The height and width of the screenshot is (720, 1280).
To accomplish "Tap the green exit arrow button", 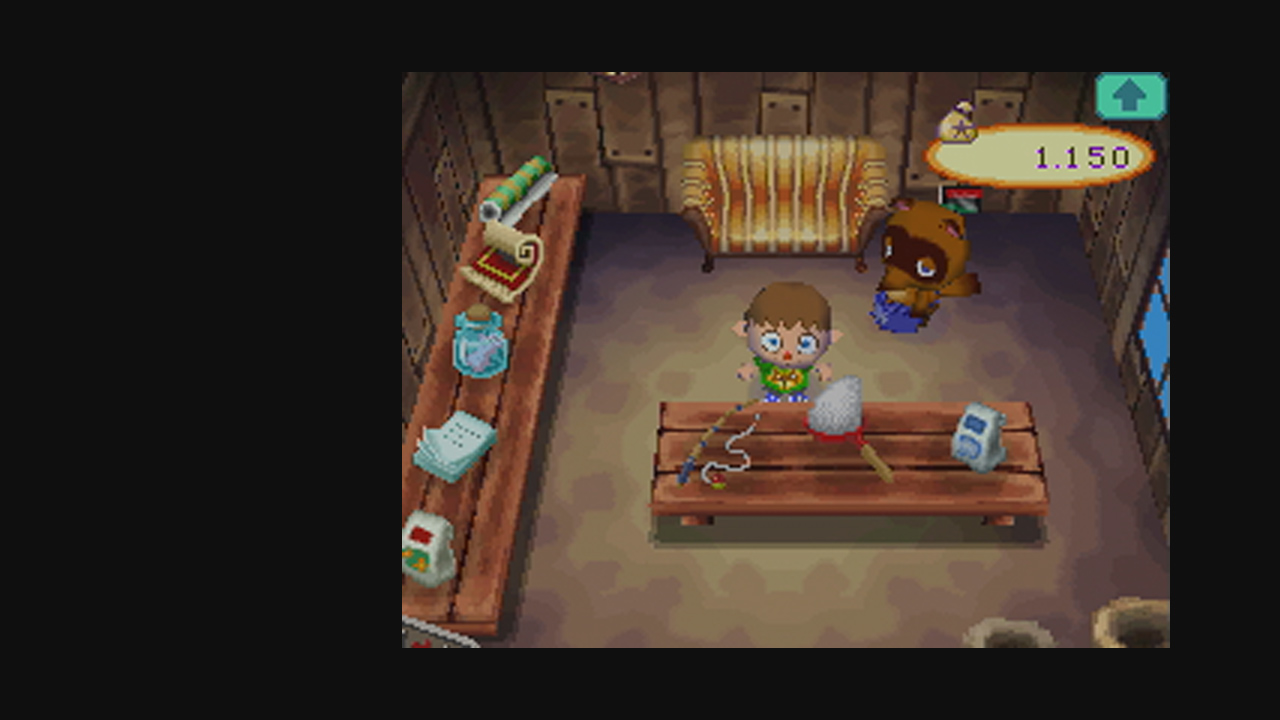I will click(x=1131, y=95).
